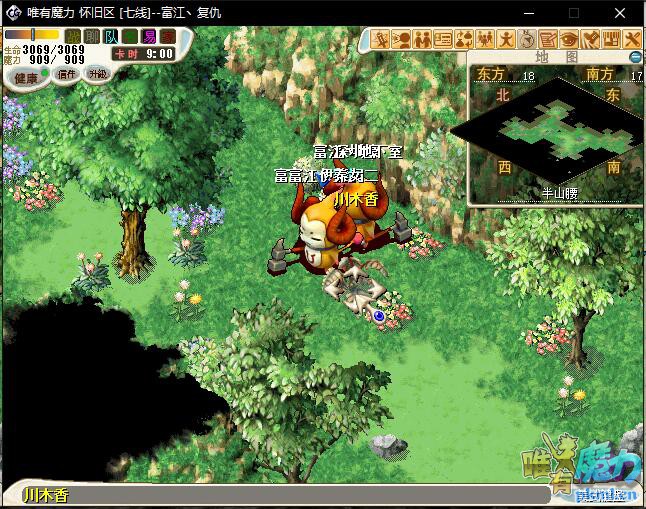
Task: Maximize the game window
Action: coord(574,13)
